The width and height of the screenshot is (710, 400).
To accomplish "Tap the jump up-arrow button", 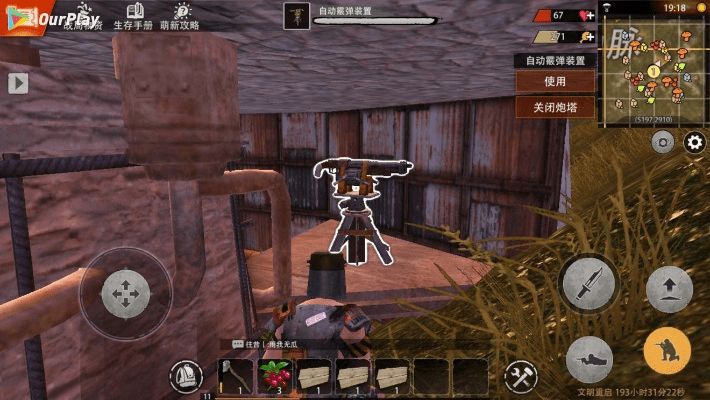I will [x=669, y=290].
